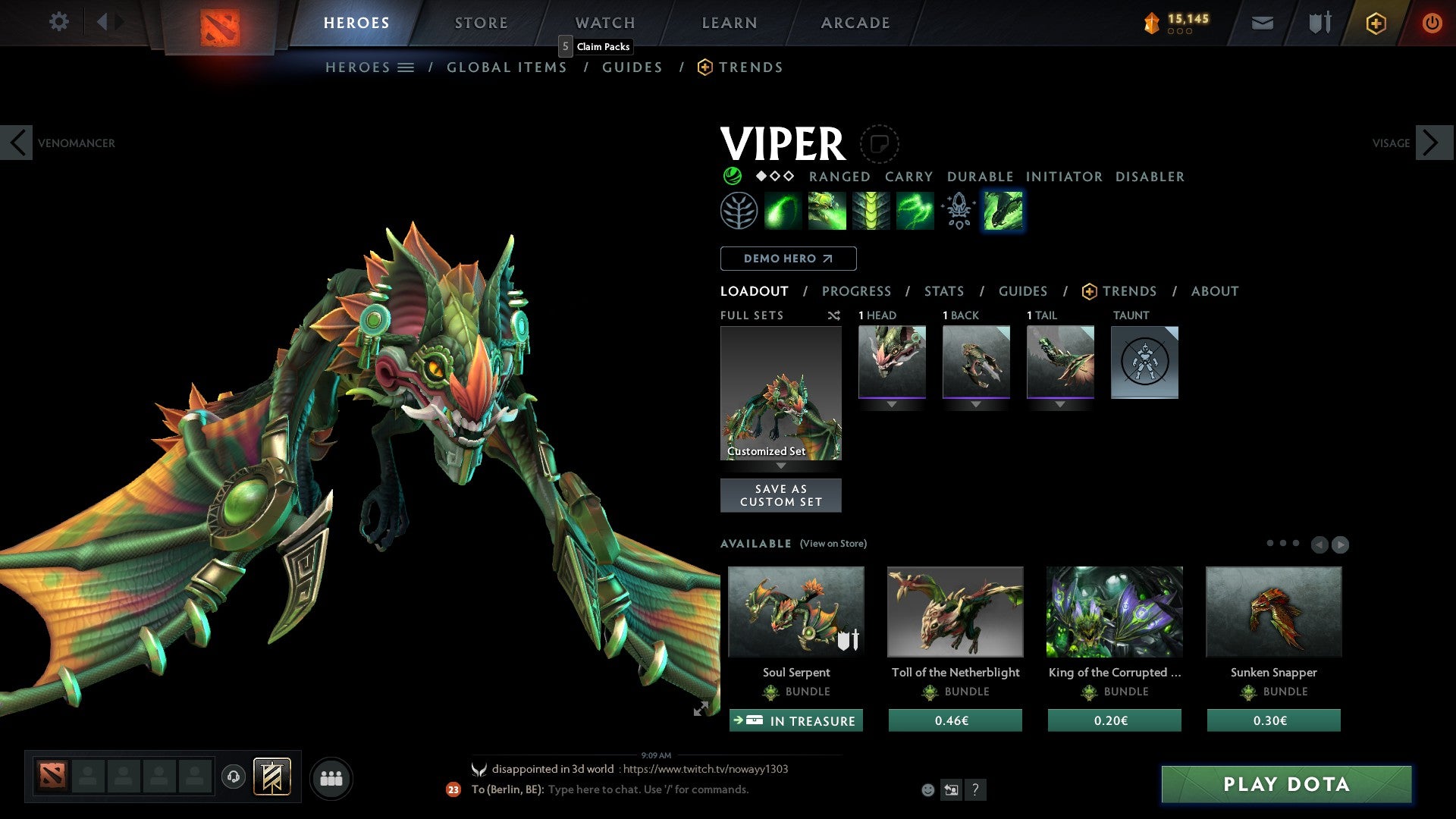The height and width of the screenshot is (819, 1456).
Task: Open the mail inbox icon in top bar
Action: pyautogui.click(x=1263, y=23)
